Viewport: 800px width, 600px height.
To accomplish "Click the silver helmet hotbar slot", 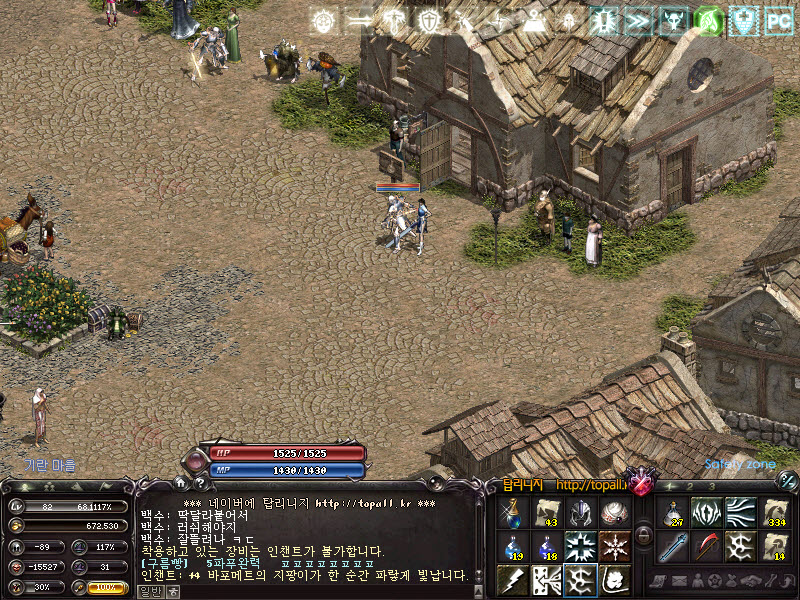I will point(580,513).
